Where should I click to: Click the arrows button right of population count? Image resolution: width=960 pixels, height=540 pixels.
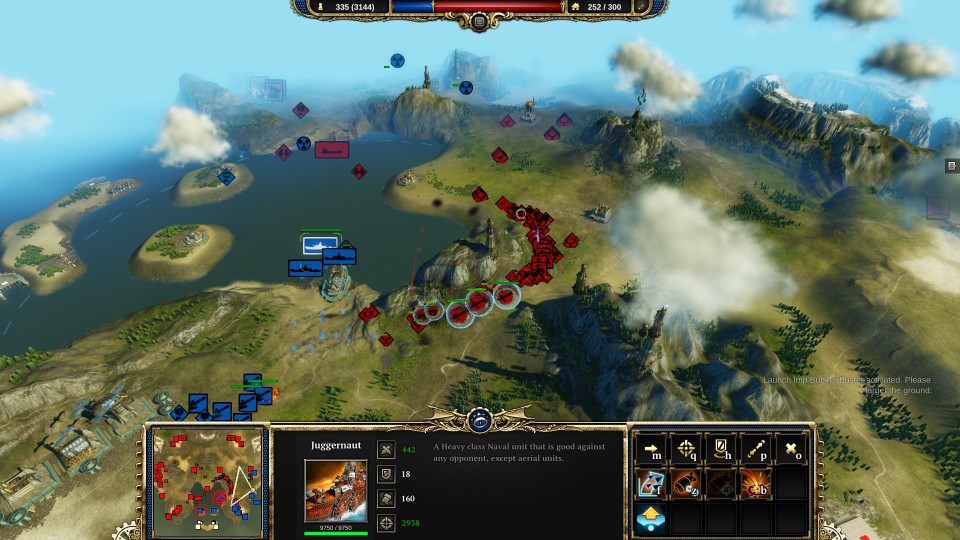click(x=642, y=7)
